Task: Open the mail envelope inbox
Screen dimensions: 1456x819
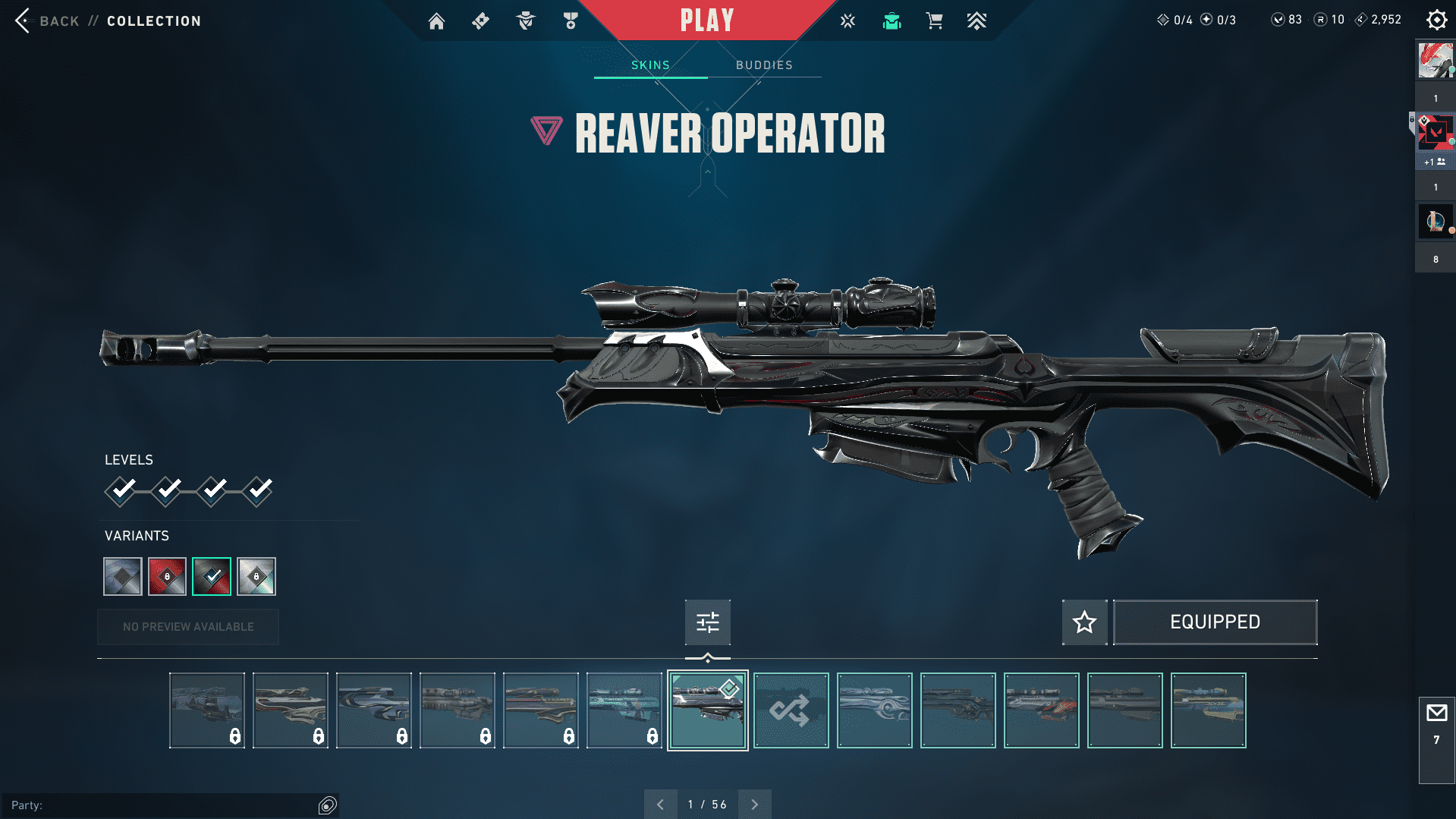Action: point(1436,713)
